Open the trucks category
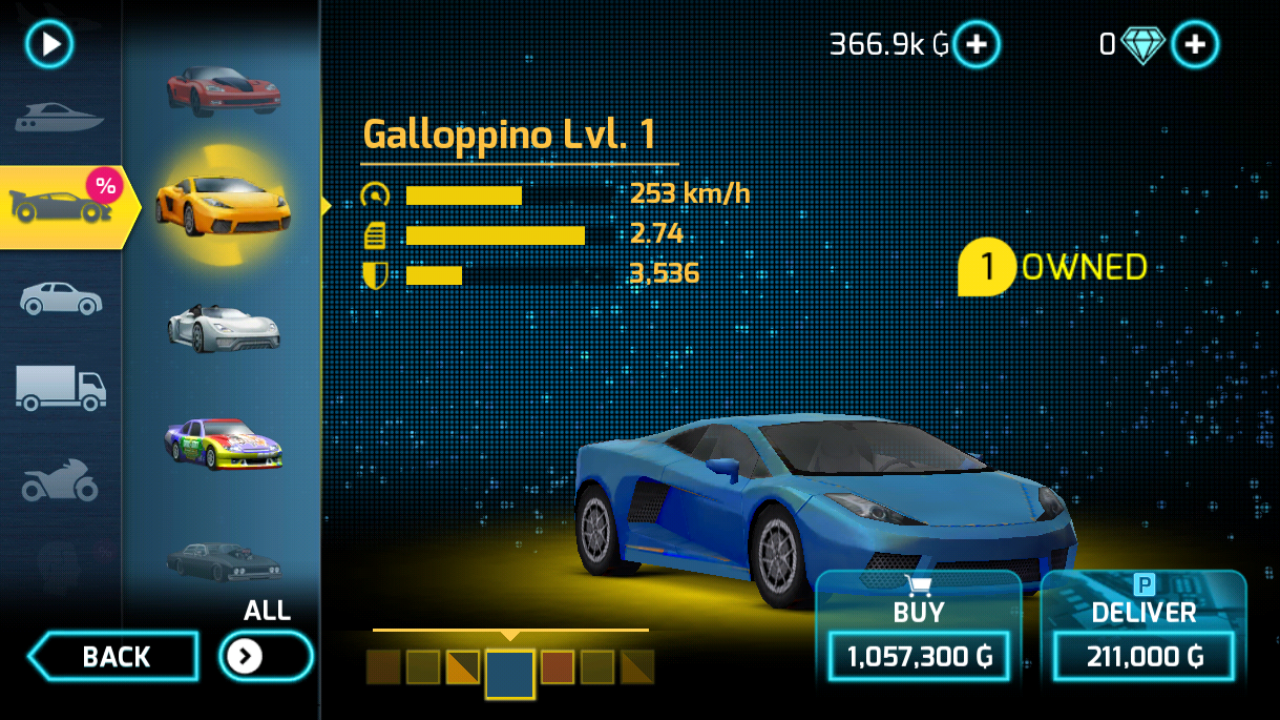Screen dimensions: 1280x720 tap(60, 387)
